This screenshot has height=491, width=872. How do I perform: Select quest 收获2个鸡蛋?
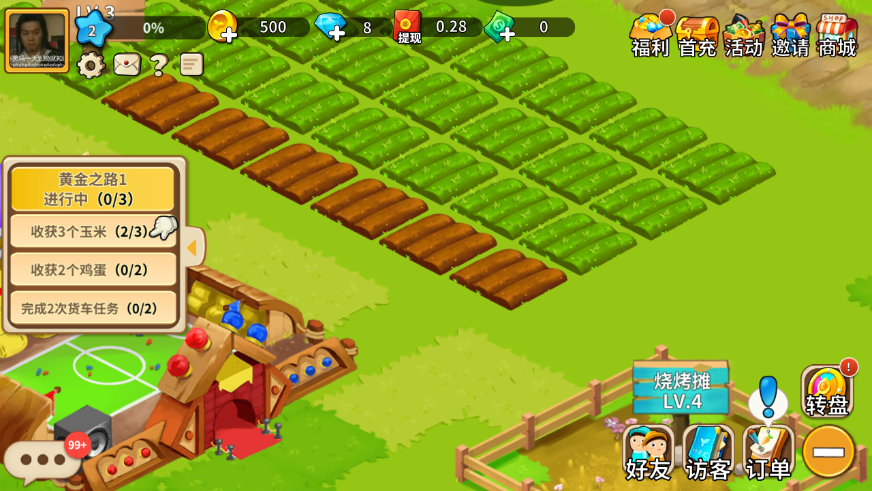(x=92, y=269)
